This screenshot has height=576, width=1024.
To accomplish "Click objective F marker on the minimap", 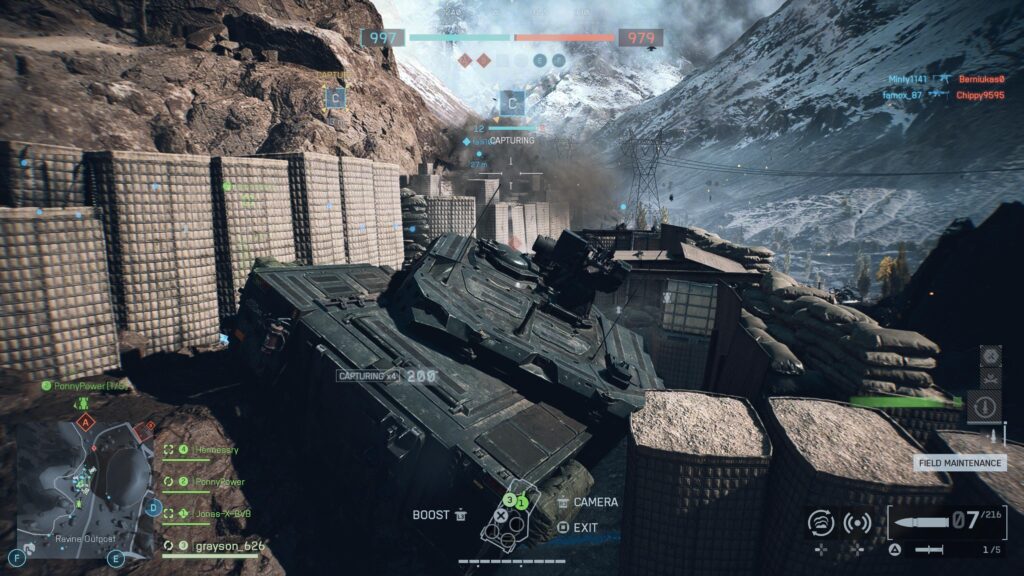I will [x=17, y=557].
